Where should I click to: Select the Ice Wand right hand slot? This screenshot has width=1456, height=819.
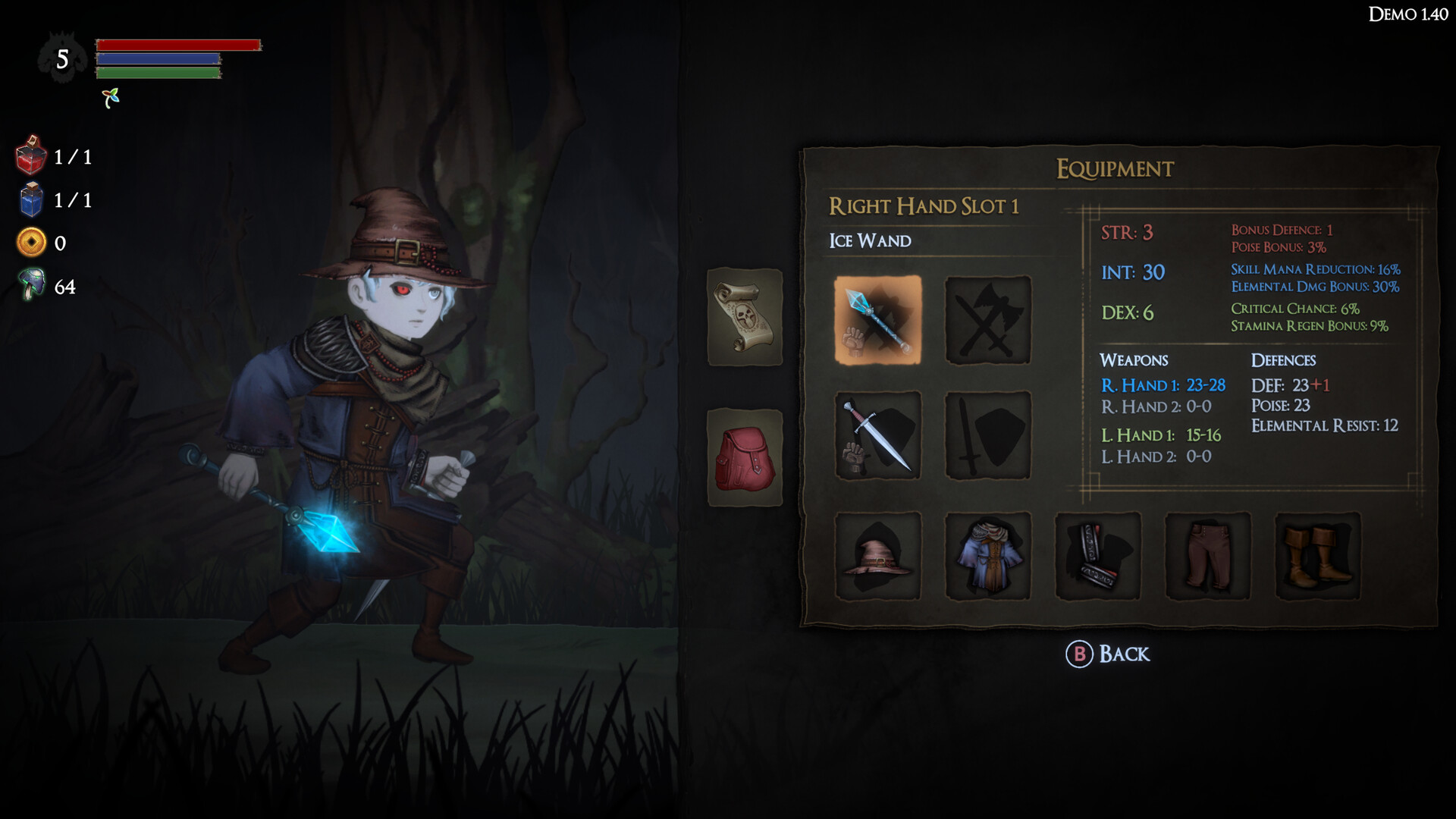click(877, 319)
